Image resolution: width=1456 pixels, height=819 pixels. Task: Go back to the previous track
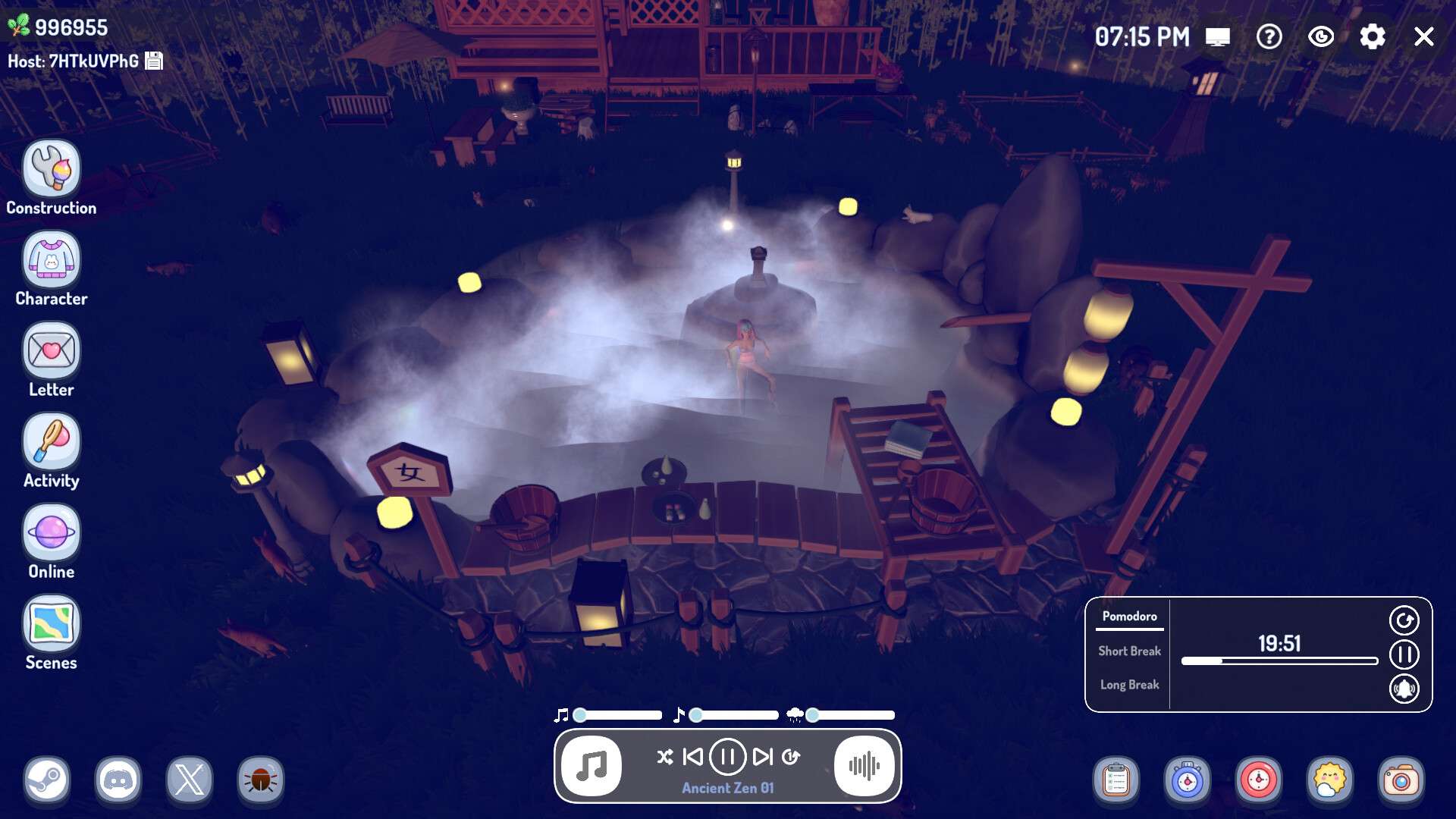692,757
